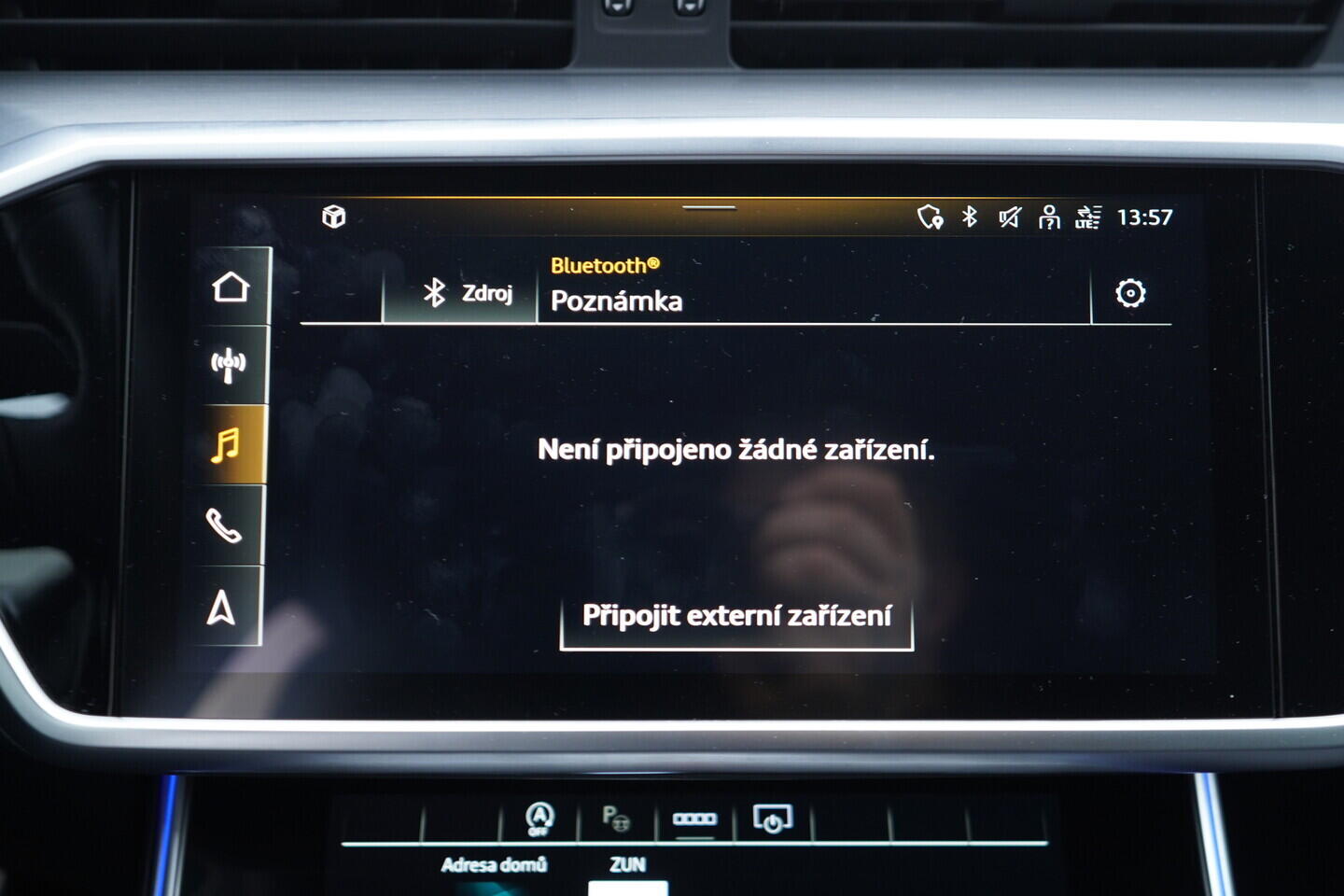The image size is (1344, 896).
Task: Switch to the Zdroj tab
Action: 469,294
